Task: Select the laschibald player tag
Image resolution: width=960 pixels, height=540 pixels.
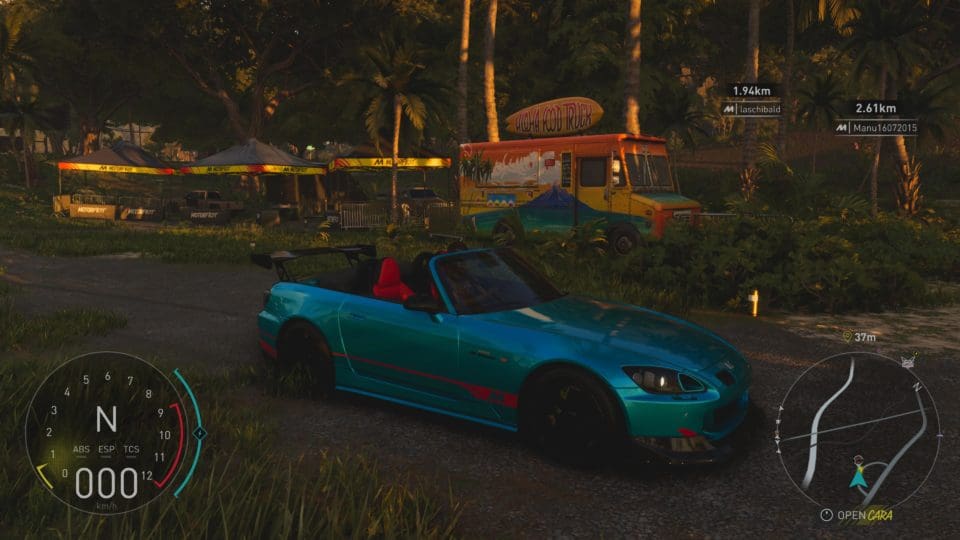Action: pos(752,109)
